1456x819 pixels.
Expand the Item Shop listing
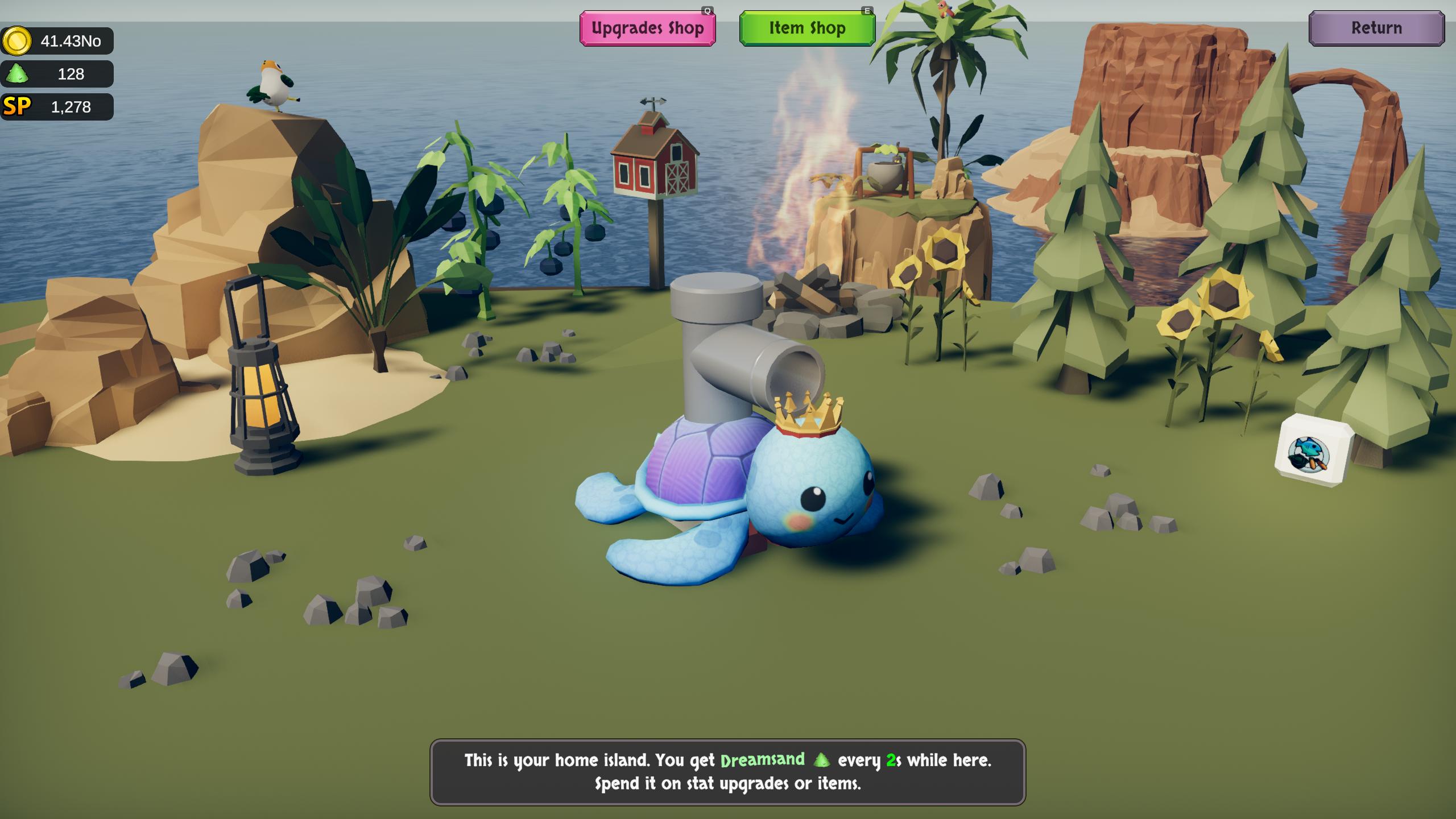pyautogui.click(x=806, y=28)
